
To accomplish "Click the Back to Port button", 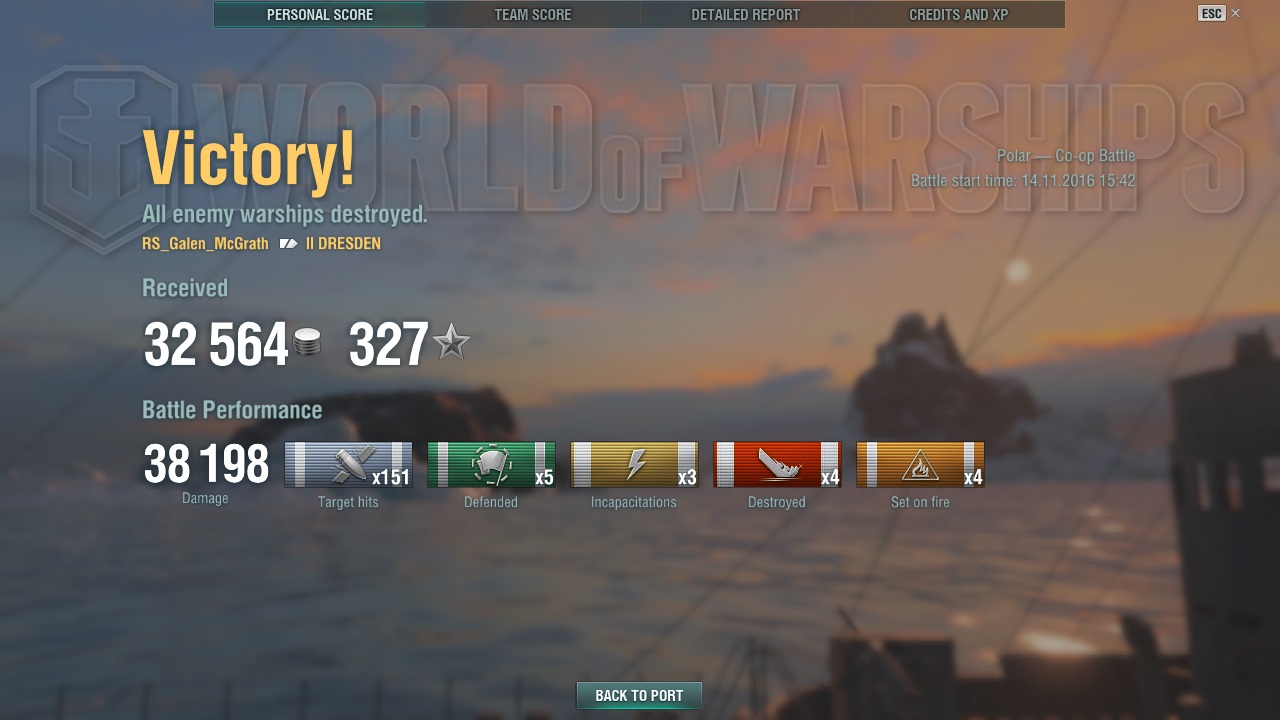I will 639,696.
